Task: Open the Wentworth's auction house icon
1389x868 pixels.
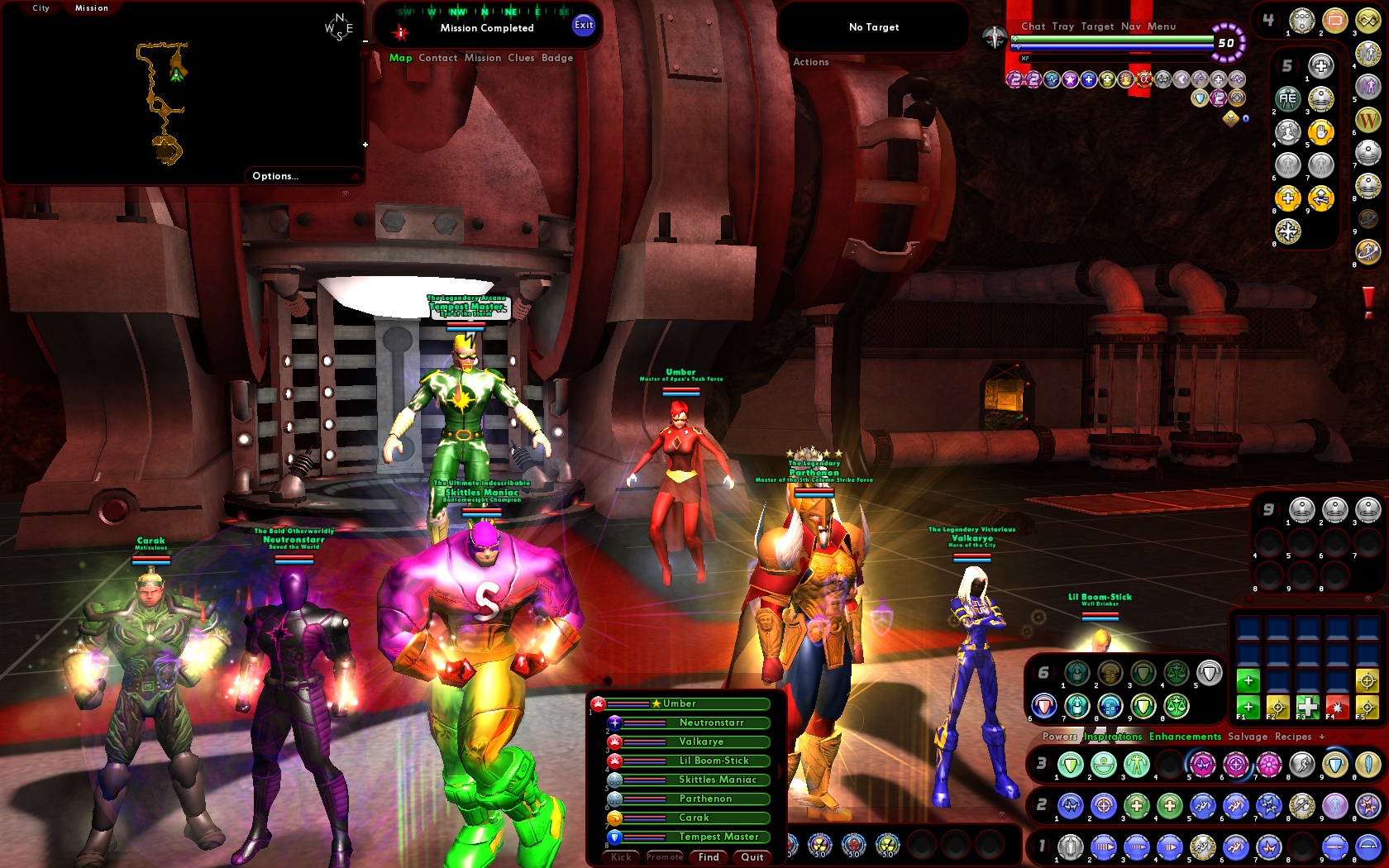Action: tap(1367, 122)
